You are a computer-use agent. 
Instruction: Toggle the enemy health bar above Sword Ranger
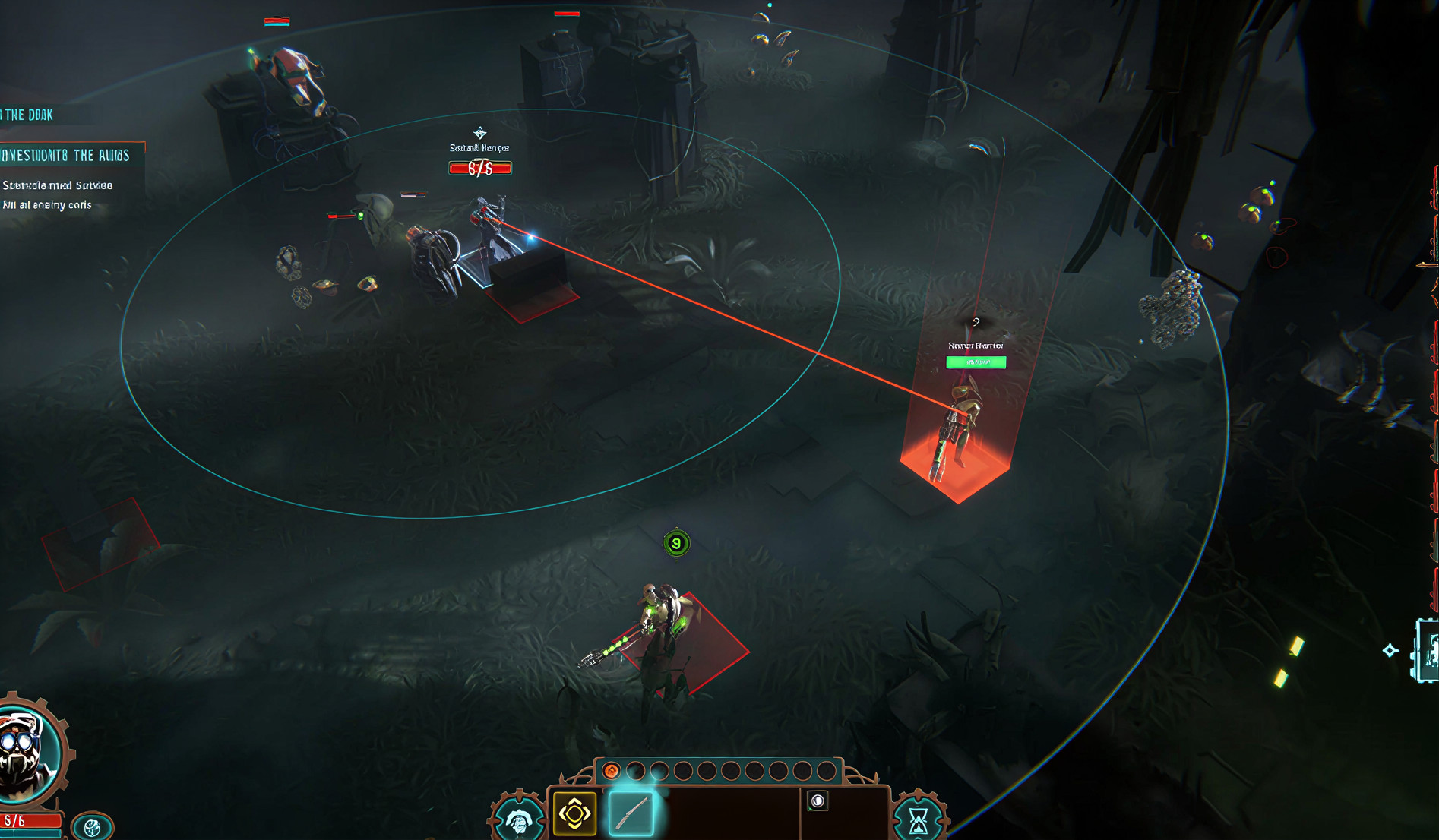479,169
